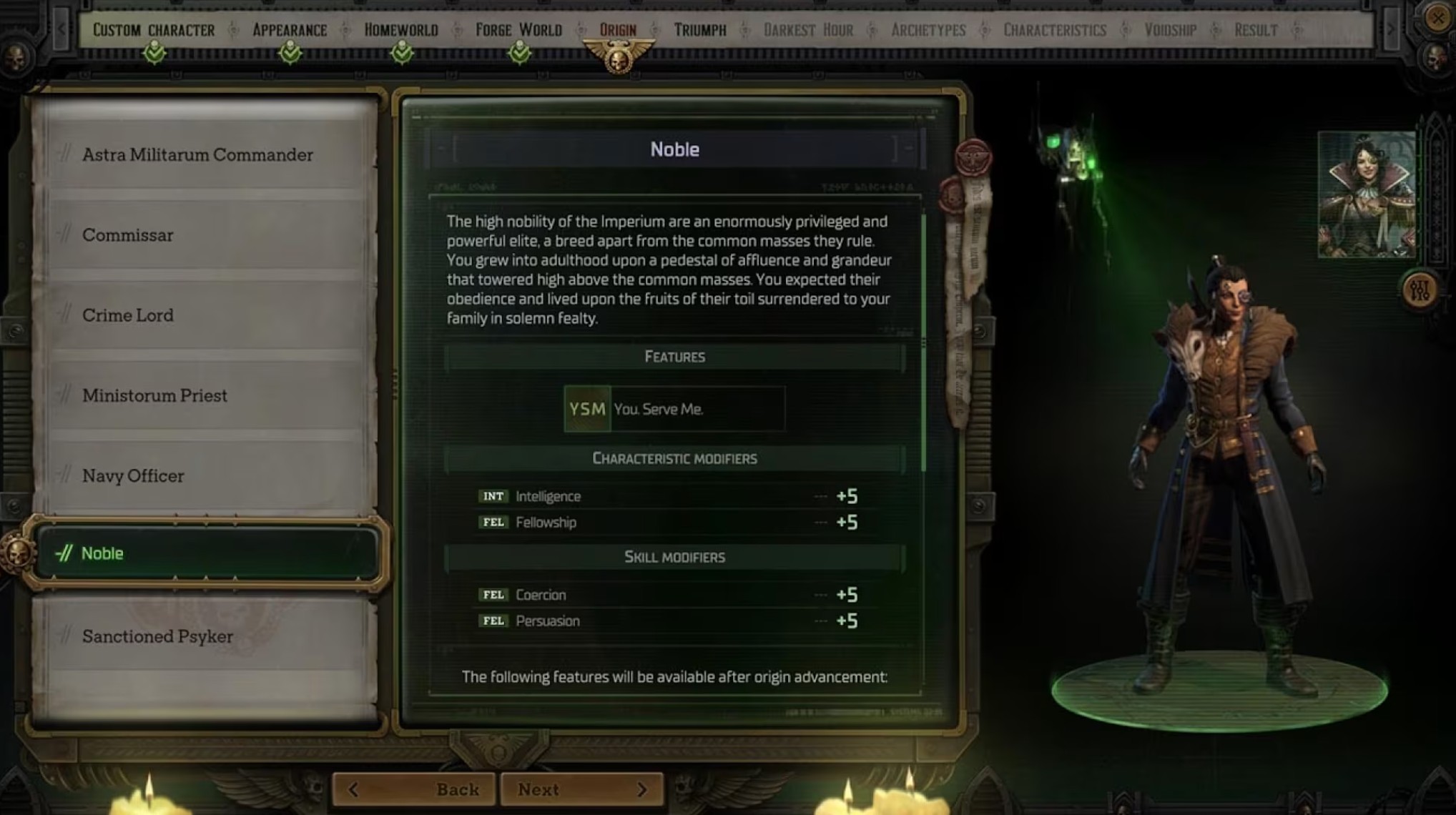Viewport: 1456px width, 815px height.
Task: Return with the Back button
Action: pos(414,789)
